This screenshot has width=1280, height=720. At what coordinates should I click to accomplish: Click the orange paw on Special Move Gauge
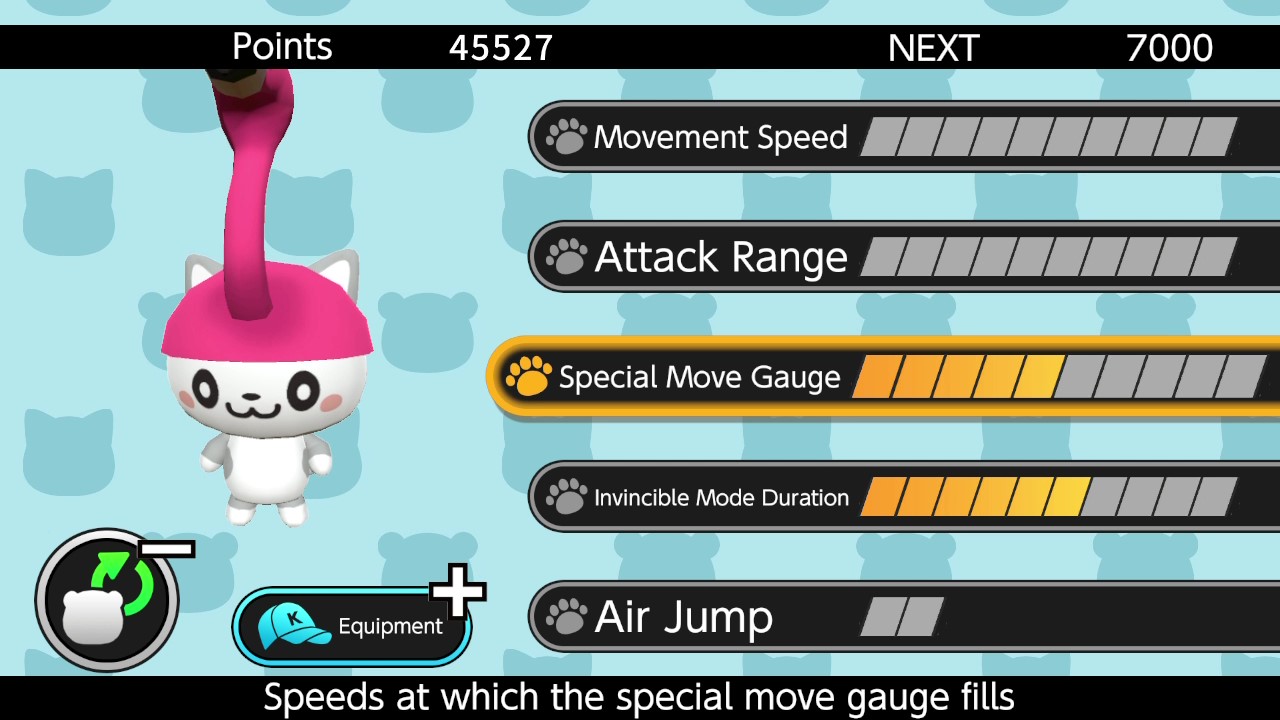pyautogui.click(x=527, y=377)
